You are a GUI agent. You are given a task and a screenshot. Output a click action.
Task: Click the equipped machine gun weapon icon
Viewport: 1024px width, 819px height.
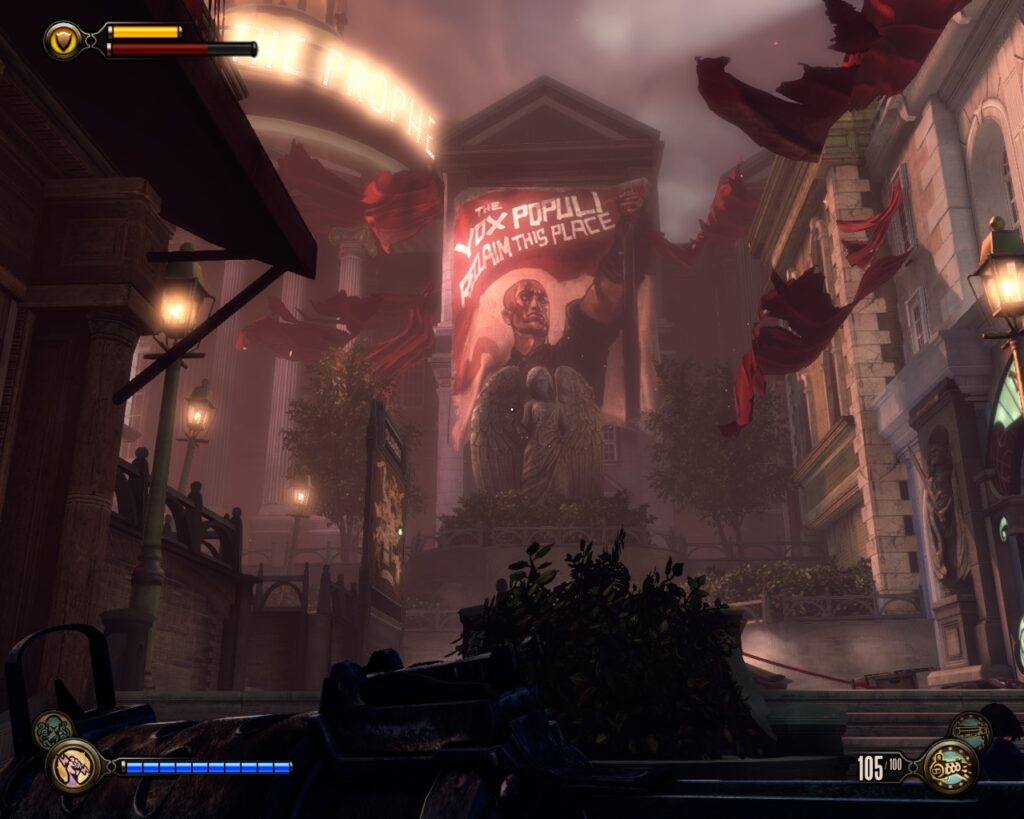[x=948, y=767]
